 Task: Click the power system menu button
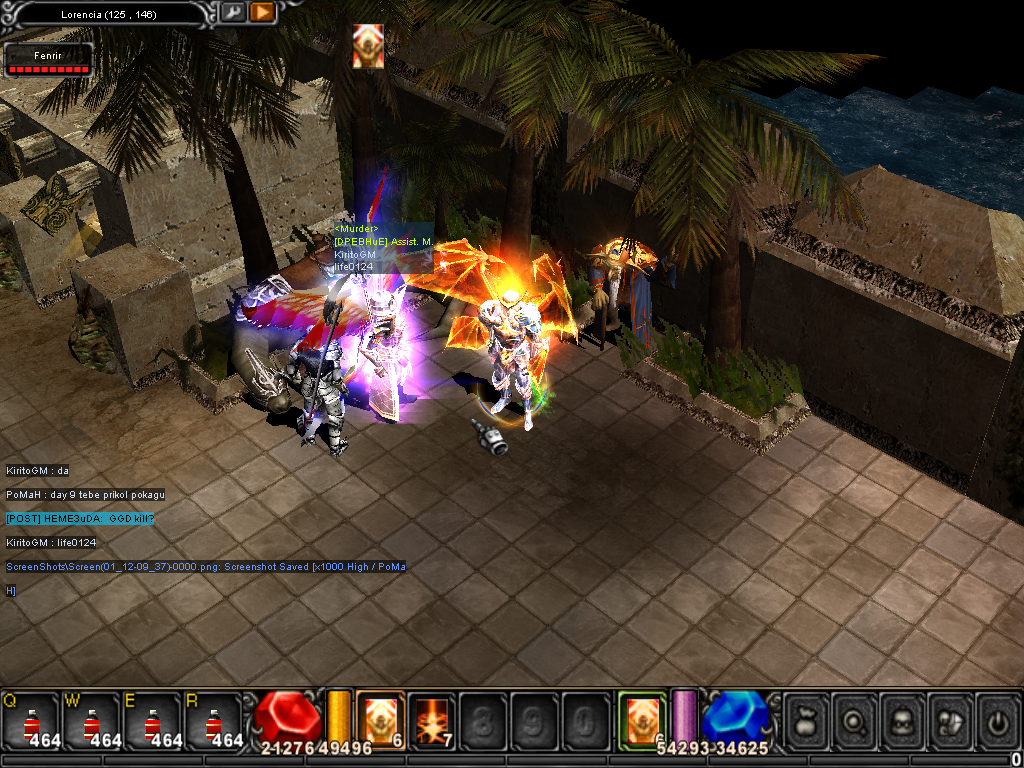coord(999,720)
